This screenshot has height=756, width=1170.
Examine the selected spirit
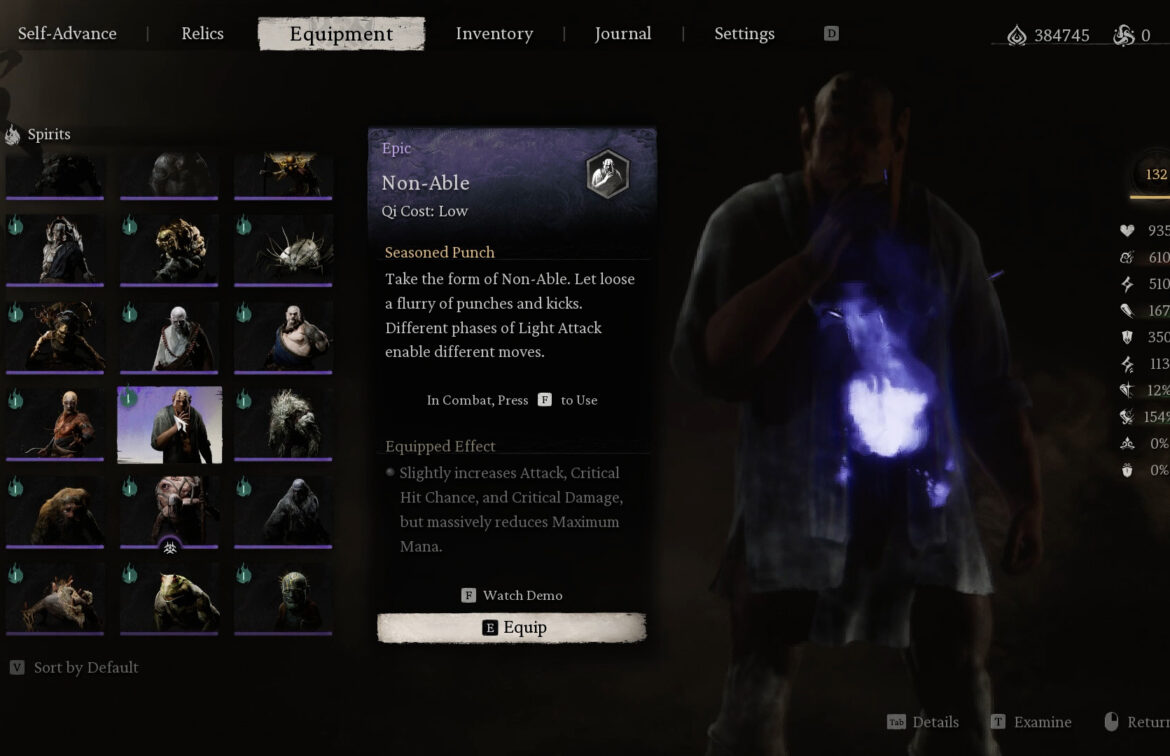pos(1031,722)
